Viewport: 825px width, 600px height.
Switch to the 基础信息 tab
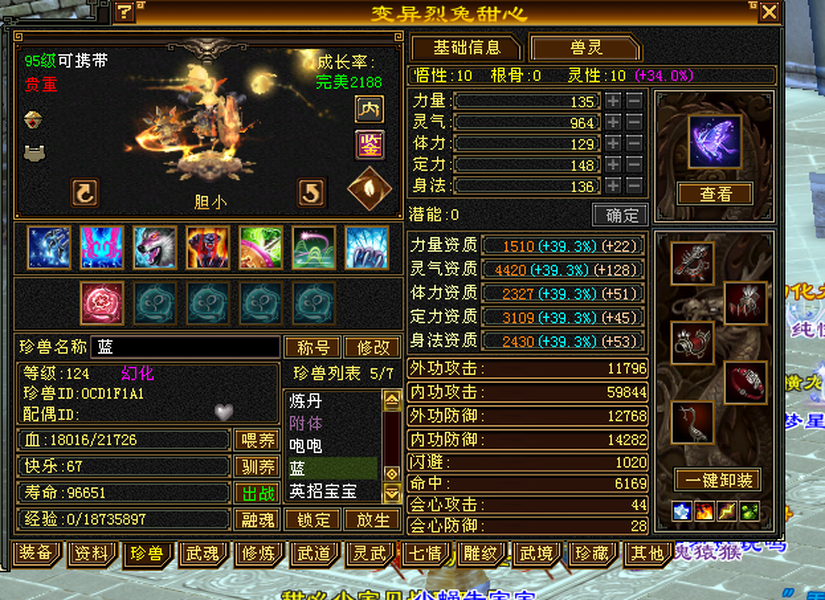click(465, 48)
